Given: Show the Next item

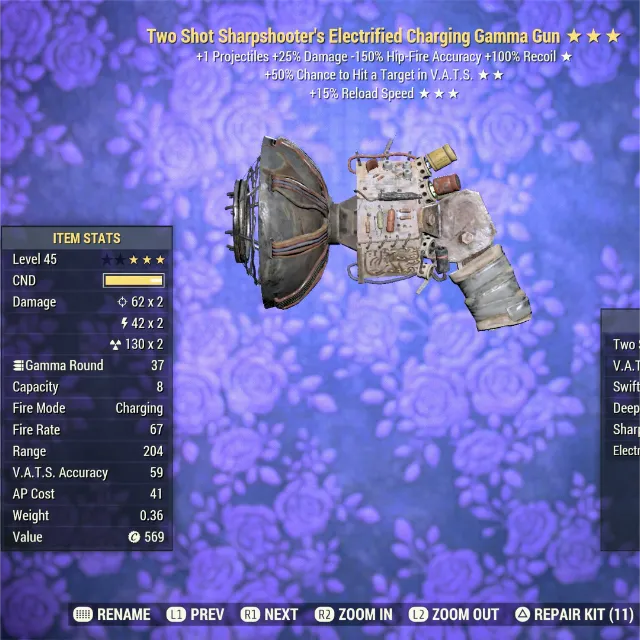Looking at the screenshot, I should tap(269, 615).
